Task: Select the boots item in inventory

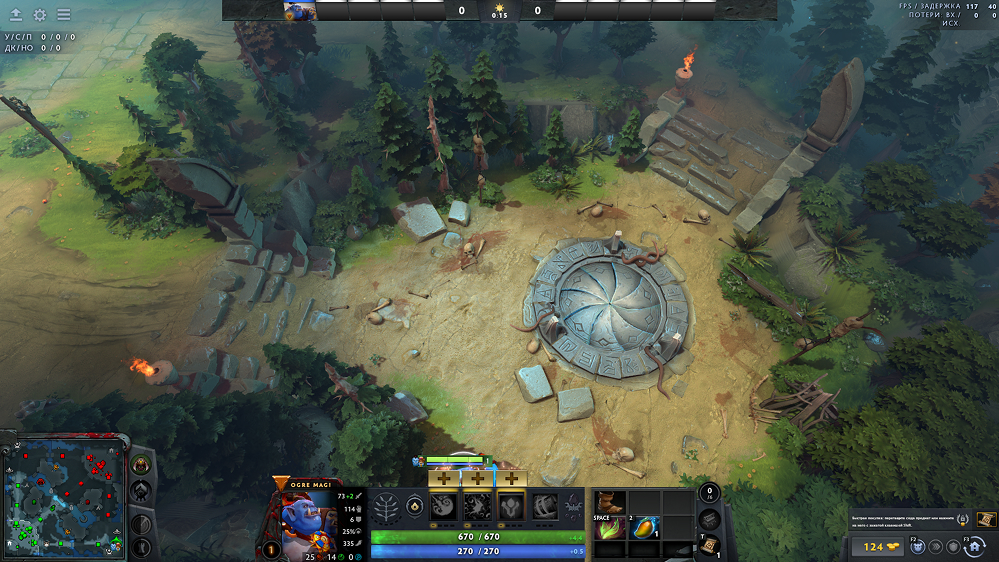Action: [610, 502]
